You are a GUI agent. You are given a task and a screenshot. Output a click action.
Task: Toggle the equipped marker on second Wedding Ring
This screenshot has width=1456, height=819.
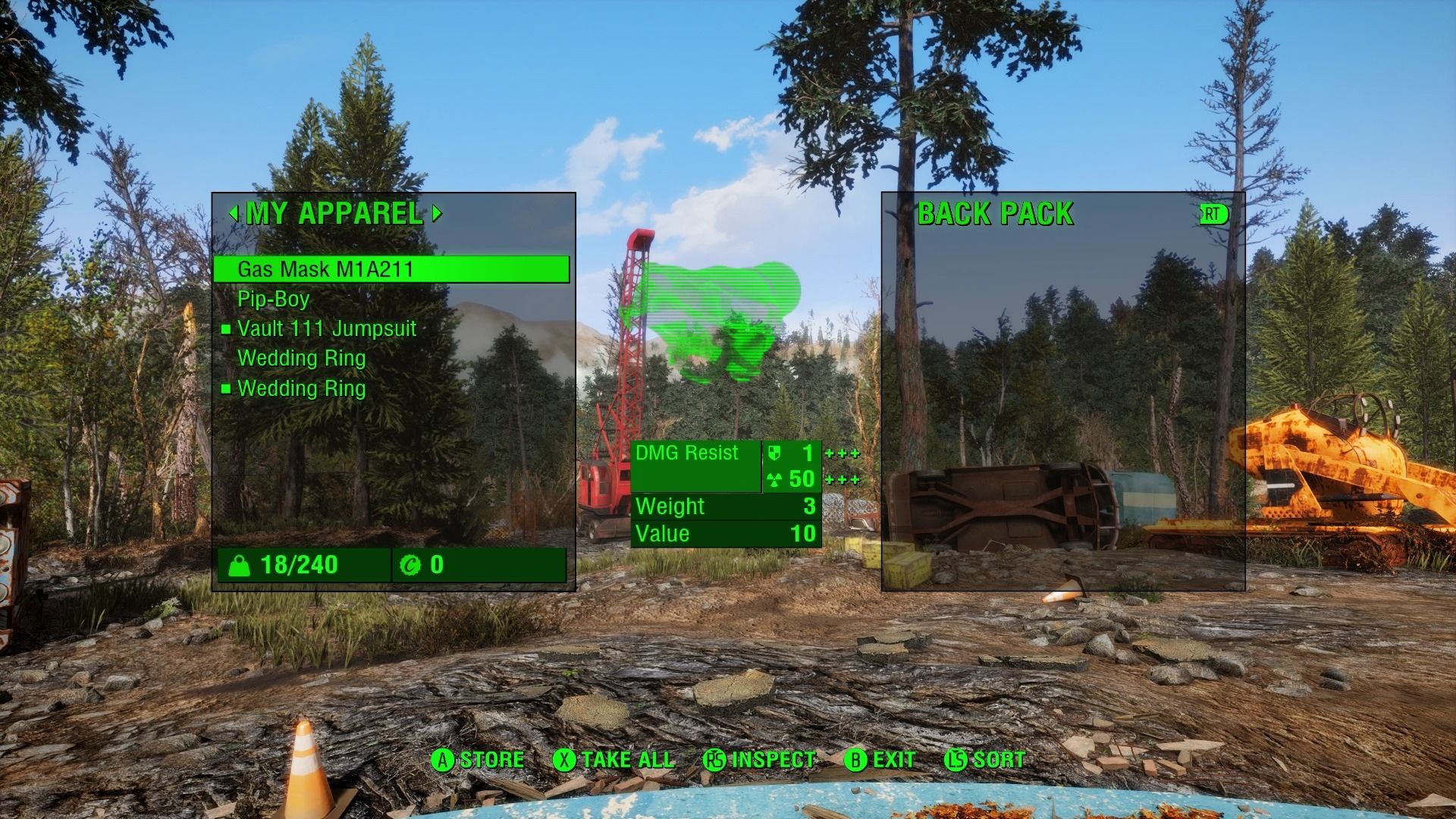(x=225, y=388)
